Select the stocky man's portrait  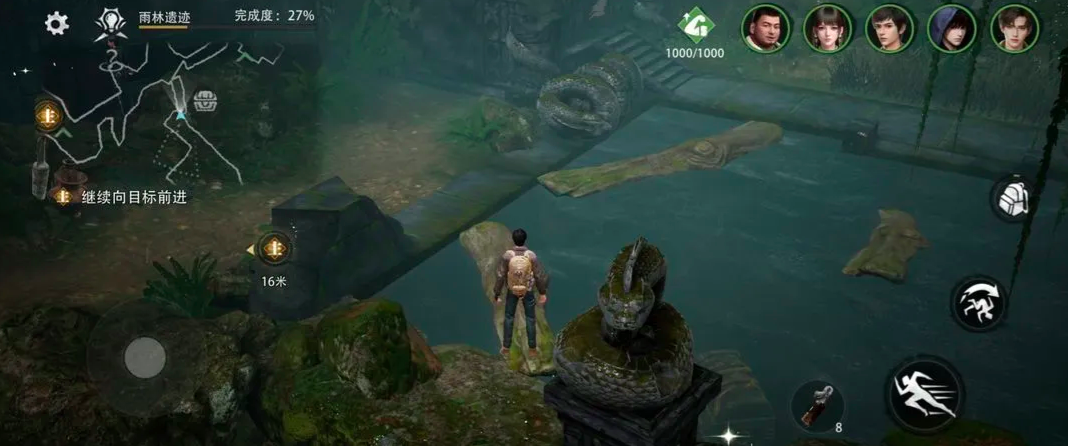coord(765,28)
